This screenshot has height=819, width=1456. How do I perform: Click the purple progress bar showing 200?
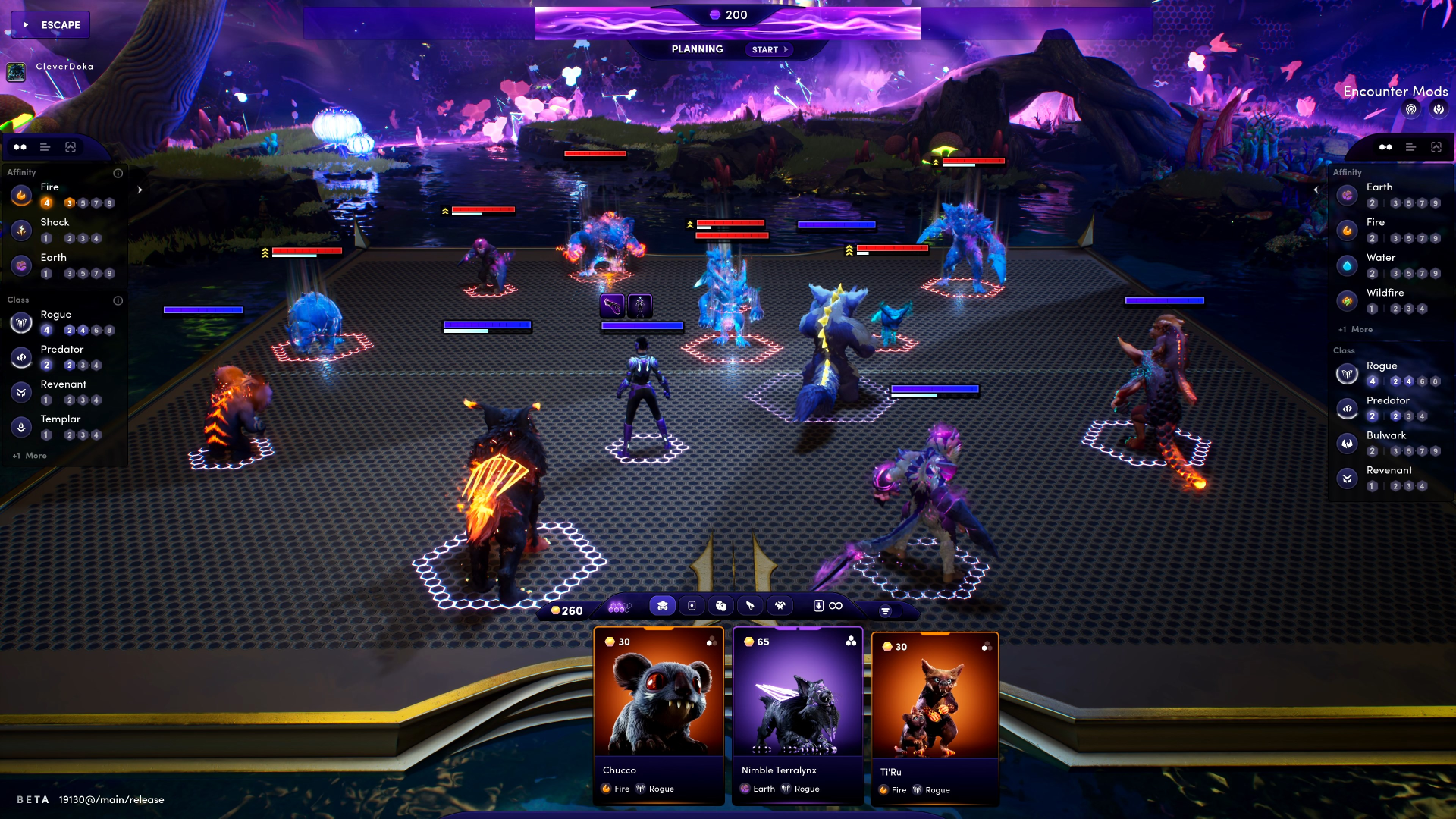click(727, 14)
